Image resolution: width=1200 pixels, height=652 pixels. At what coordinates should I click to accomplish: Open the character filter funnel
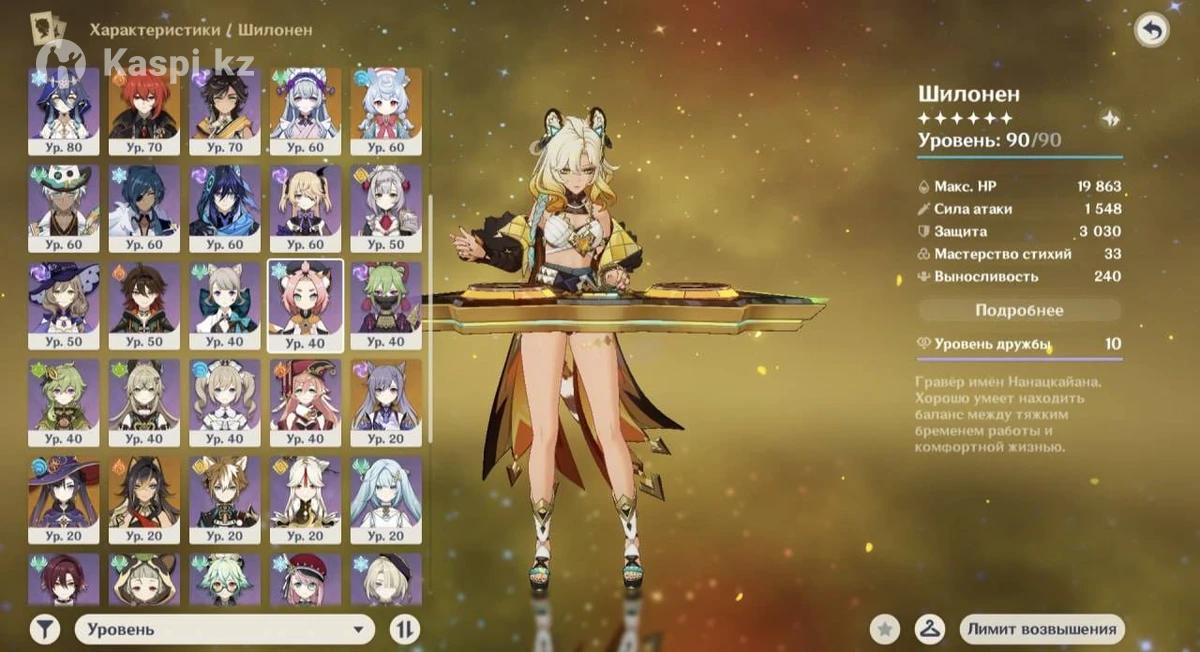point(44,629)
